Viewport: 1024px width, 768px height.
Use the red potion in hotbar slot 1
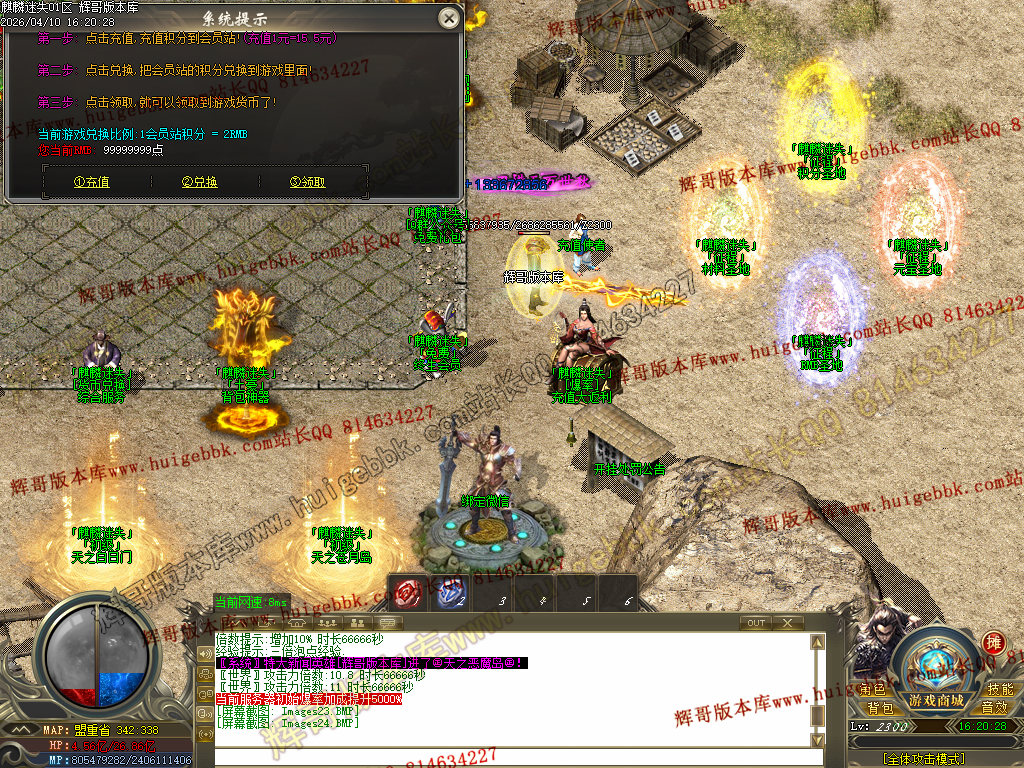405,593
